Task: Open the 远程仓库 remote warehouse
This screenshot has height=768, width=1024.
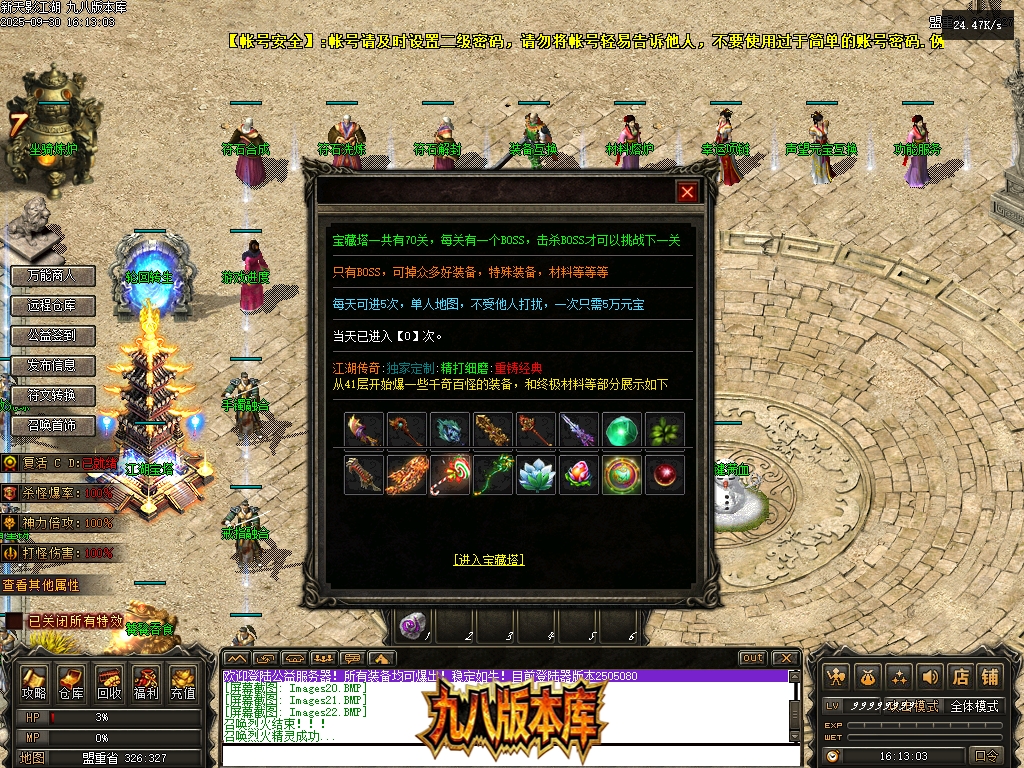Action: pyautogui.click(x=52, y=305)
